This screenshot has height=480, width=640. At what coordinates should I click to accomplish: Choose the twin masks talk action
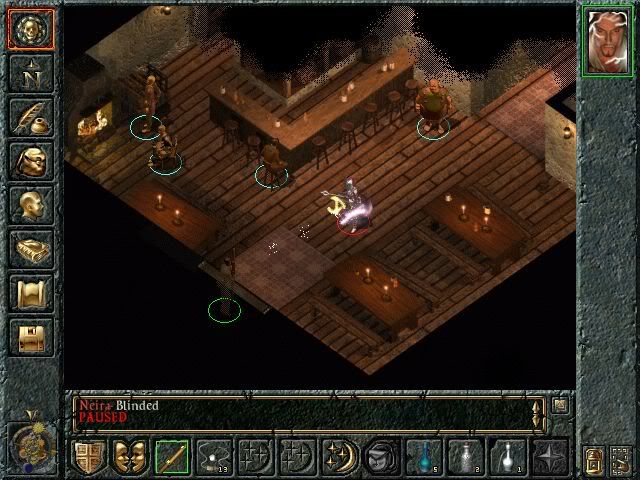pyautogui.click(x=131, y=458)
